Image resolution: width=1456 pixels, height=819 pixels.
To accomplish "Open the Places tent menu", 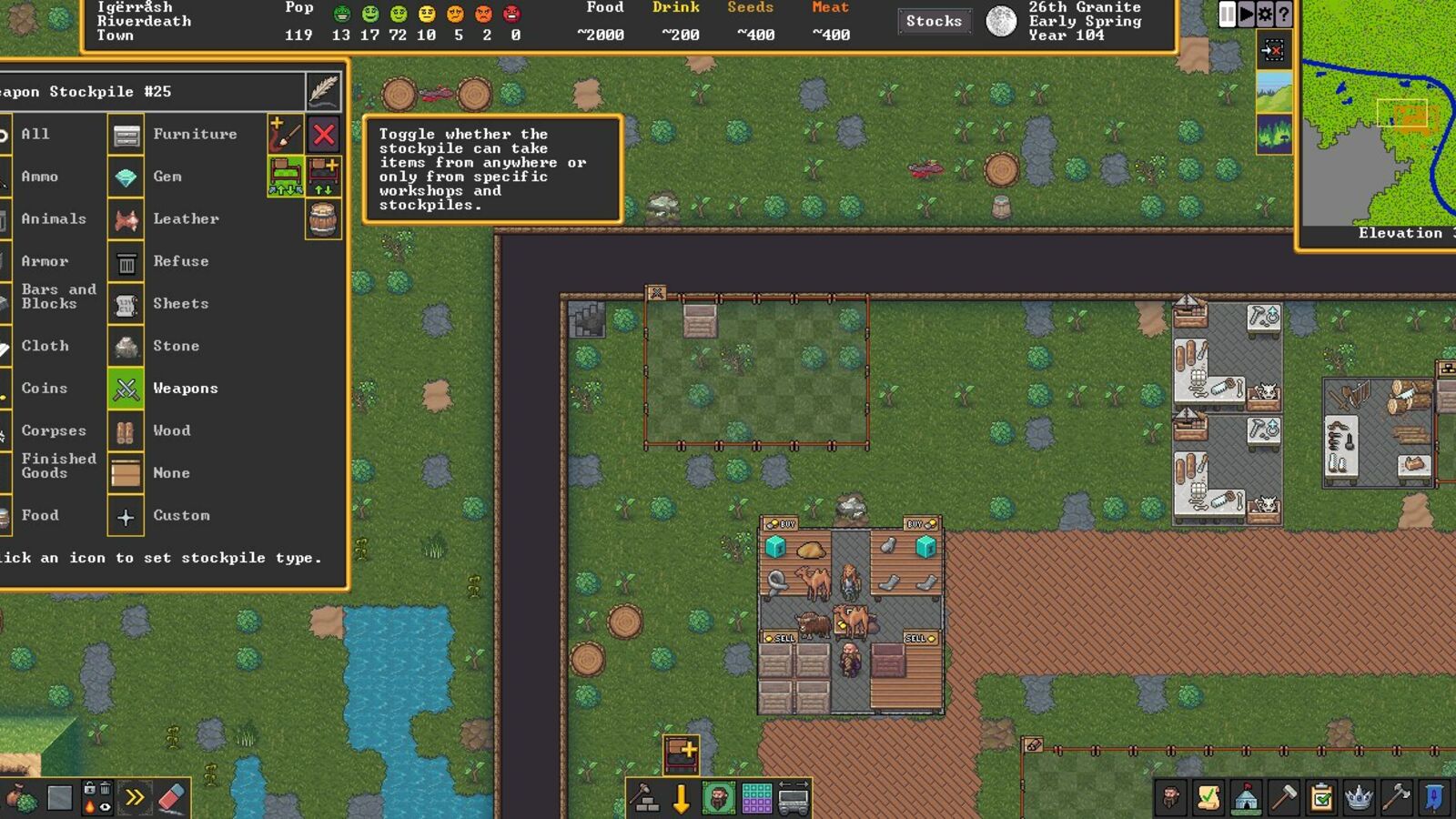I will pos(1248,798).
